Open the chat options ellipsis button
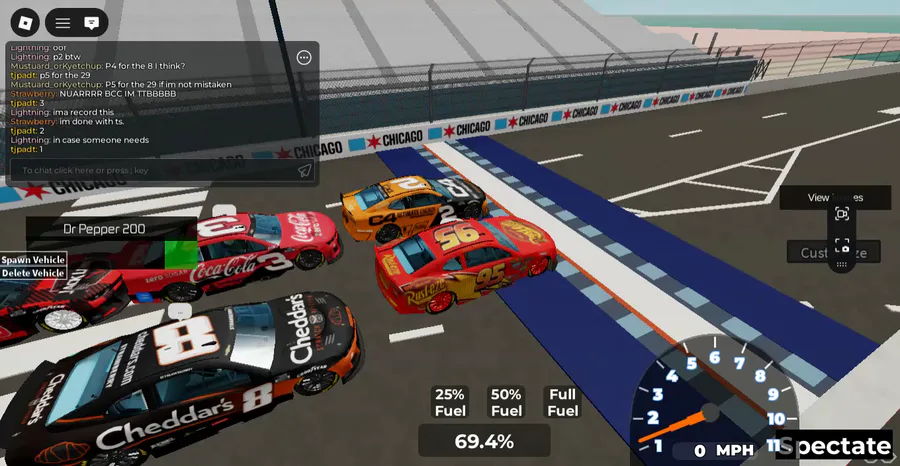This screenshot has height=466, width=900. coord(304,58)
